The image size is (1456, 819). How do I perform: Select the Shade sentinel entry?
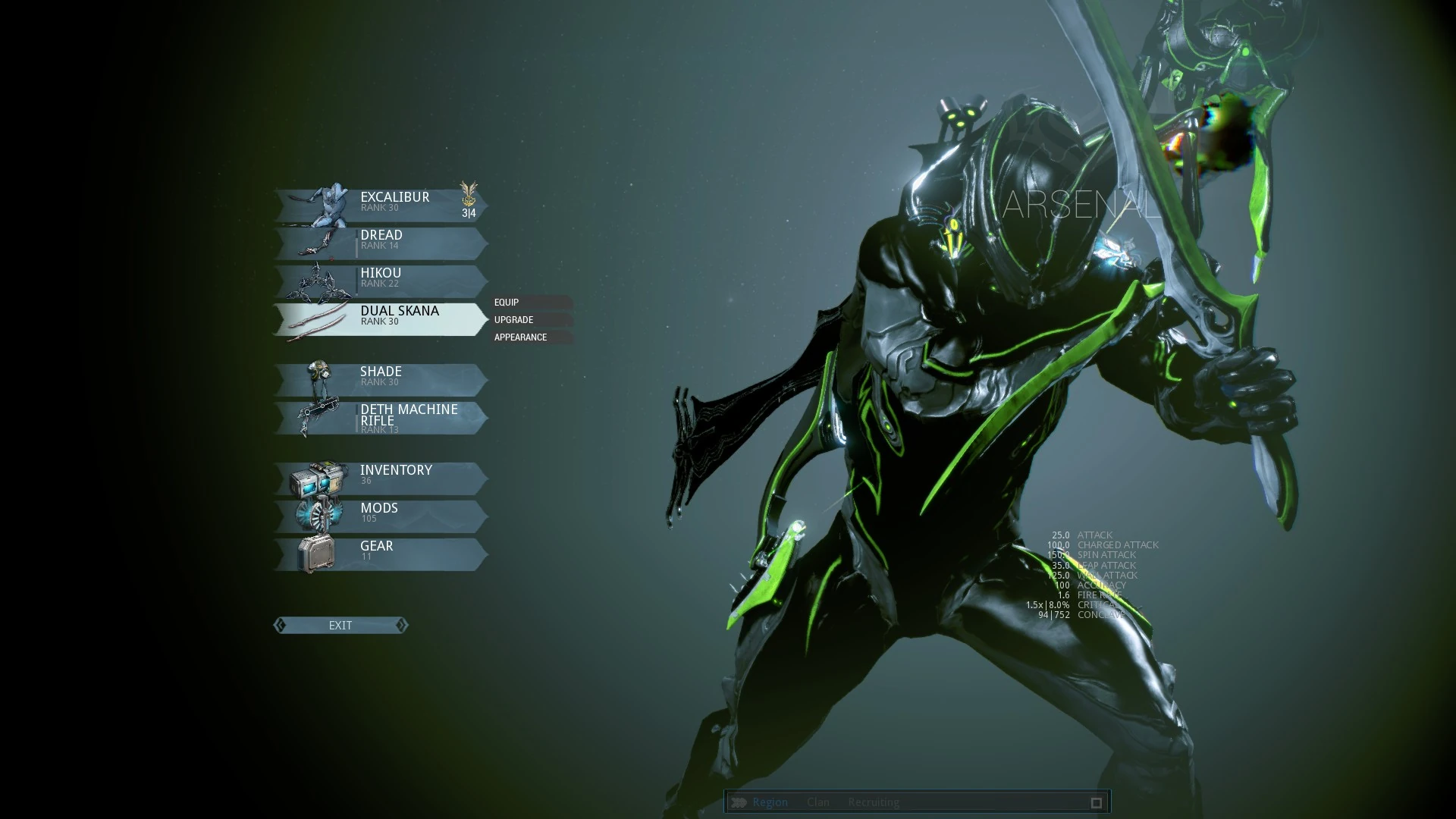coord(381,379)
